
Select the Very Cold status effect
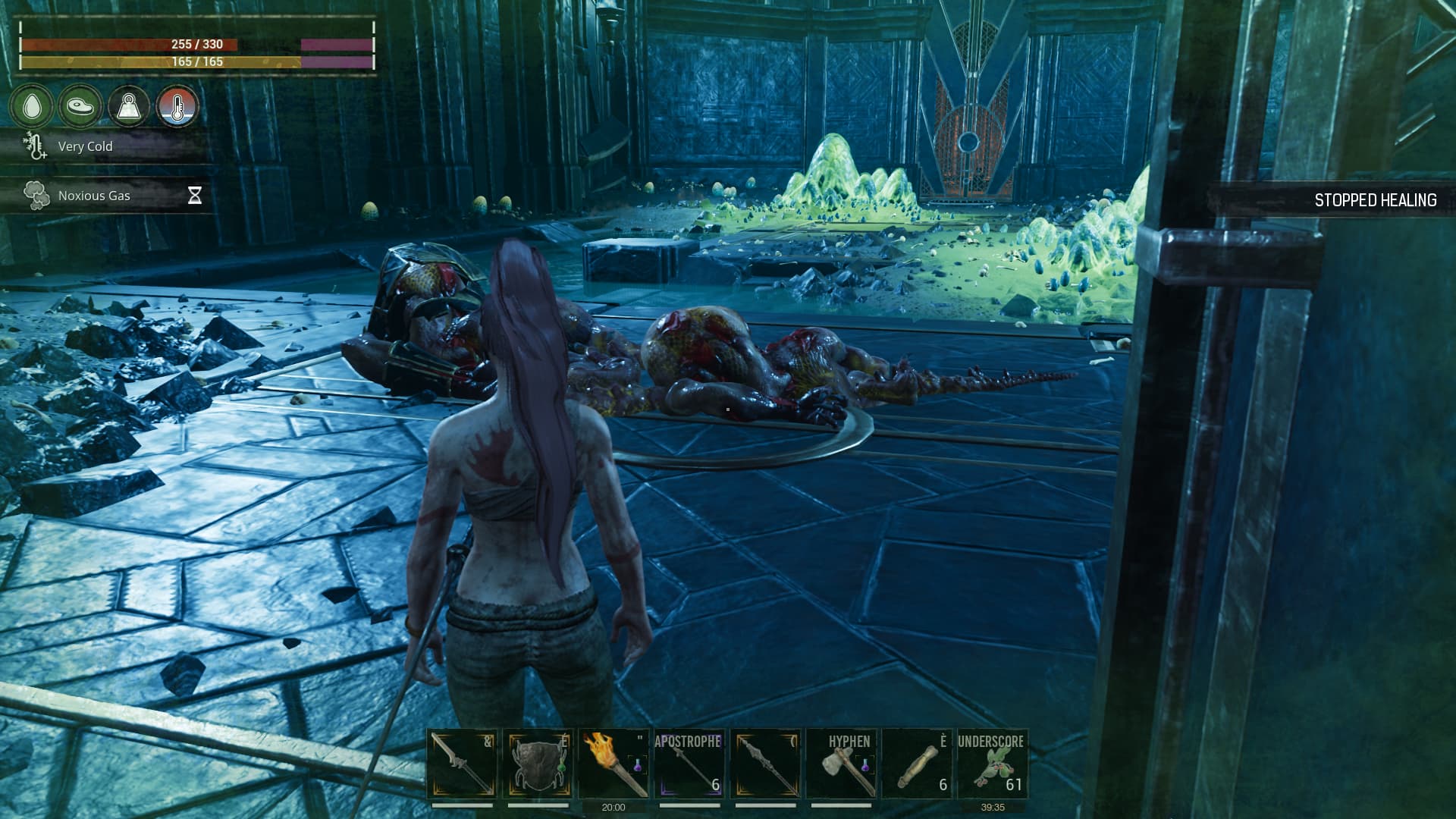85,146
